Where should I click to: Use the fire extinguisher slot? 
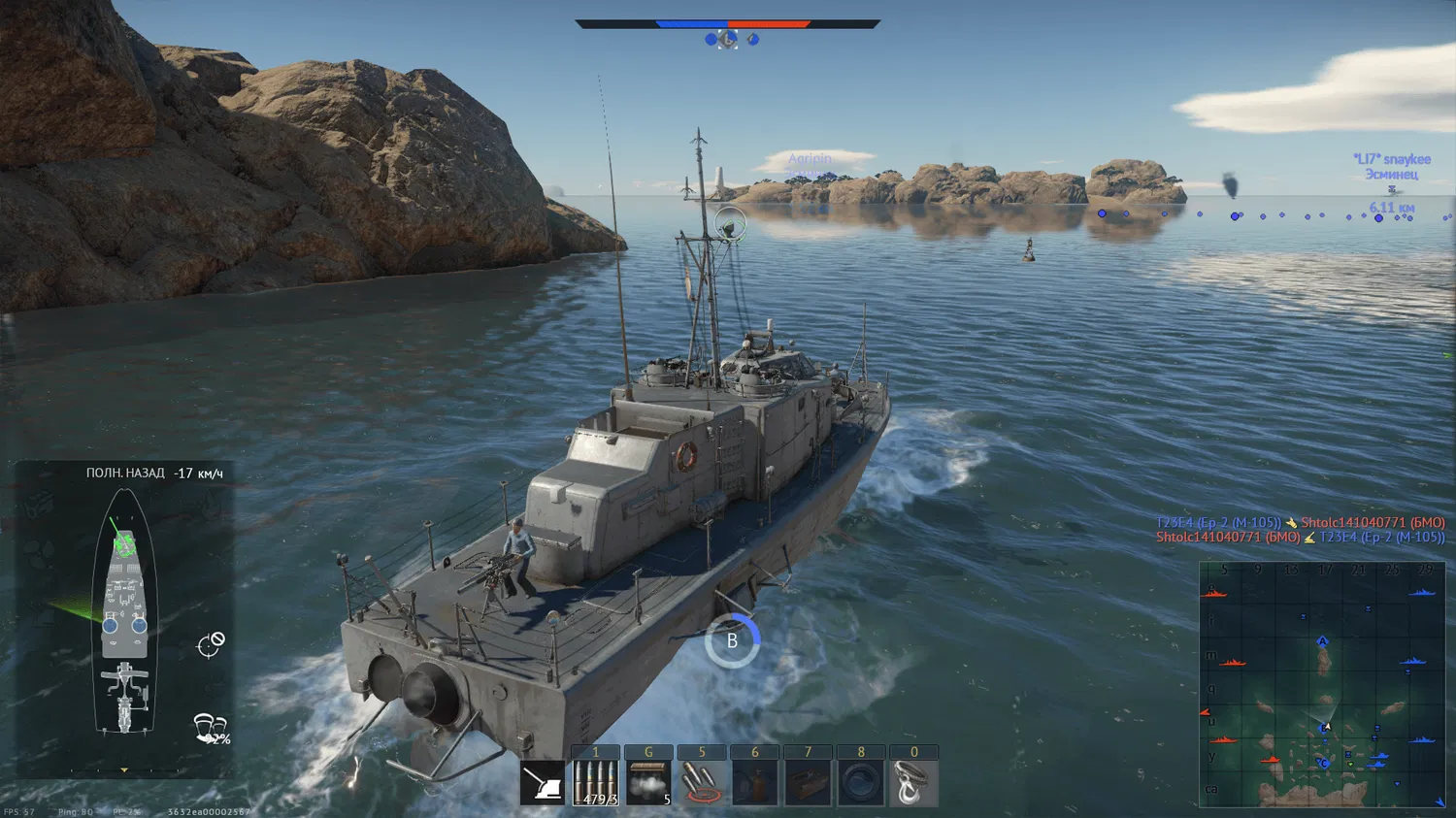pos(754,783)
